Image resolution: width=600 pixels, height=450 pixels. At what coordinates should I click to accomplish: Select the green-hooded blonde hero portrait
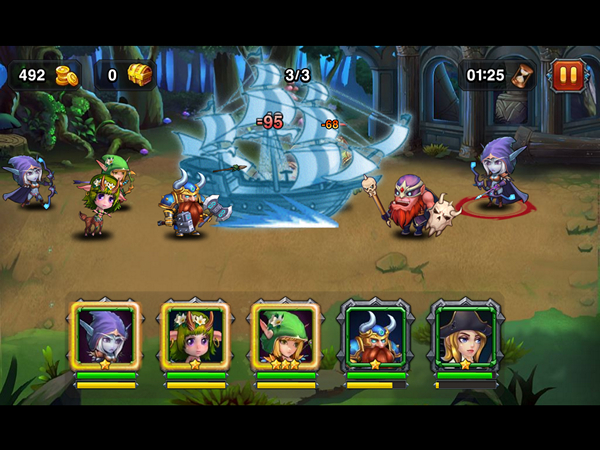(x=286, y=336)
